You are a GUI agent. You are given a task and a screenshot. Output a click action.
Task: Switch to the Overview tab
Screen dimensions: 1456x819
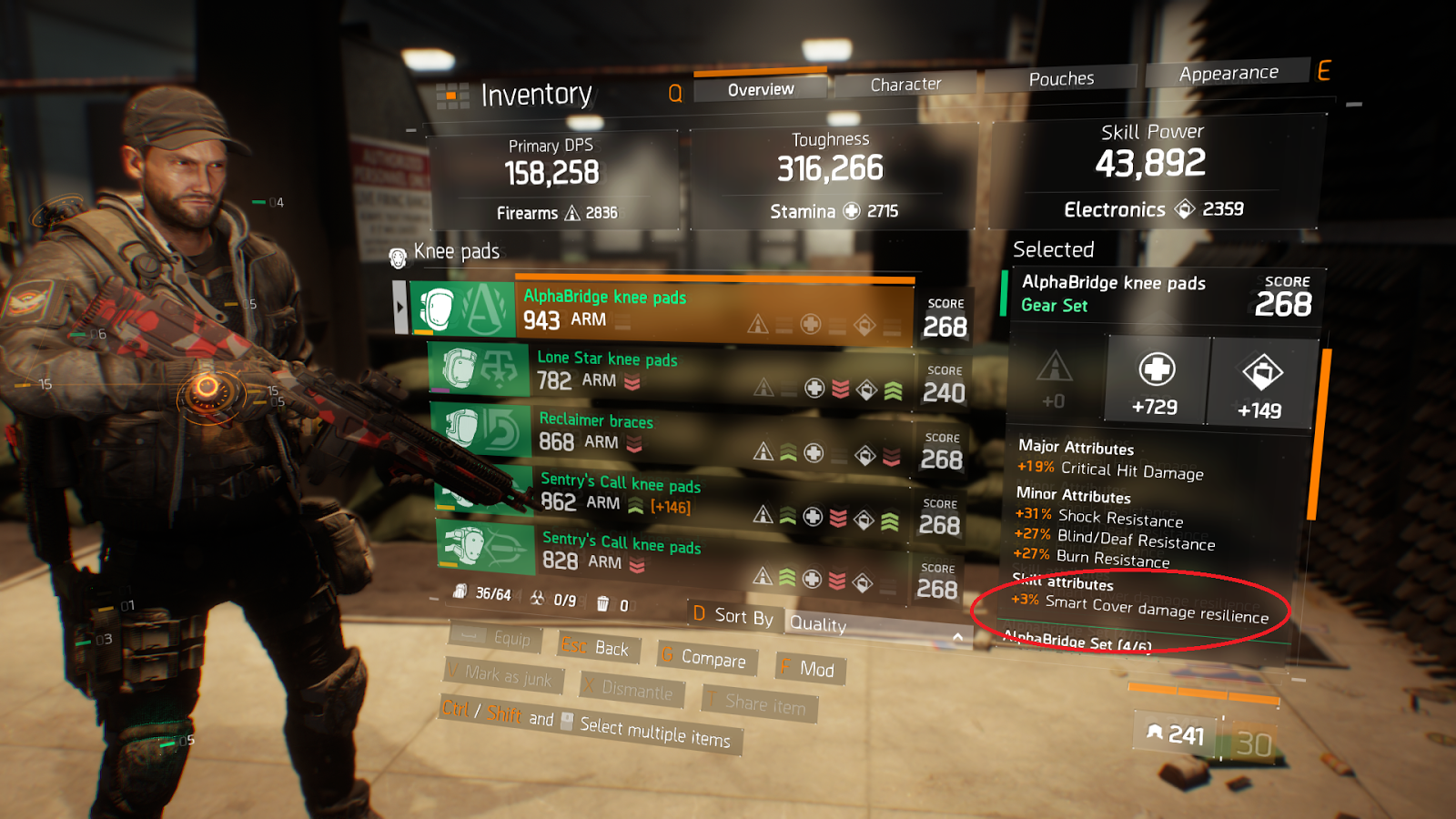coord(761,89)
